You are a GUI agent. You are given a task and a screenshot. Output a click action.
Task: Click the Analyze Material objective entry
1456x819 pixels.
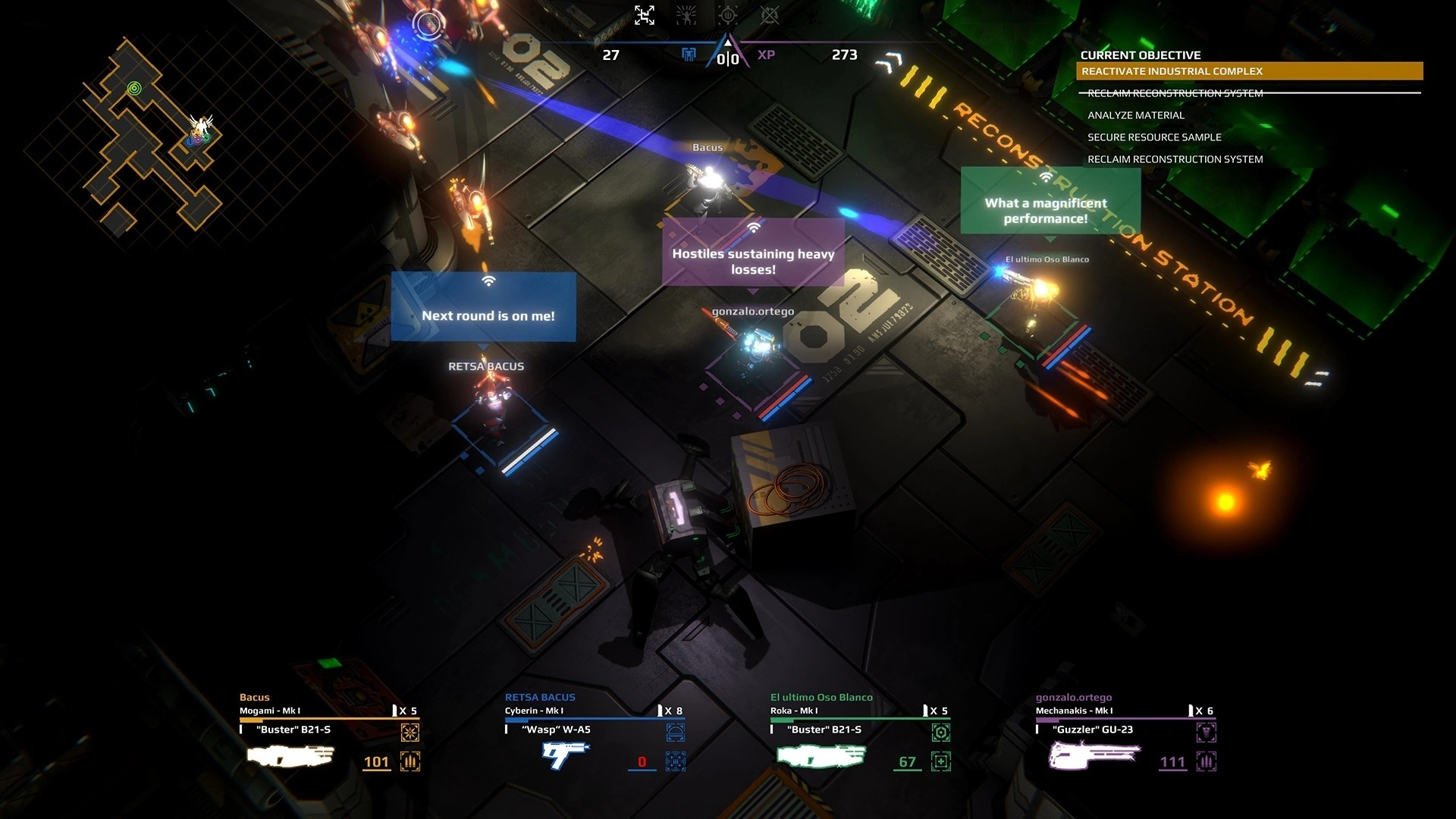pos(1135,115)
